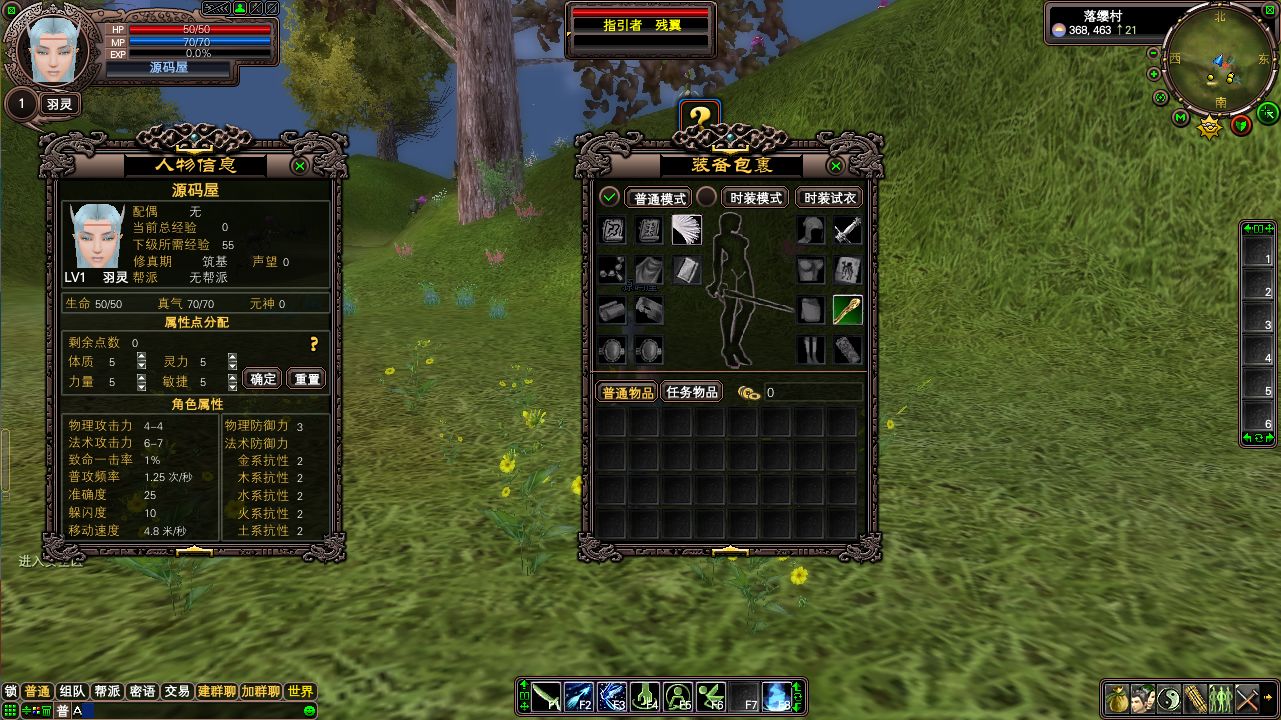
Task: Select 时装模式 fashion mode
Action: click(755, 198)
